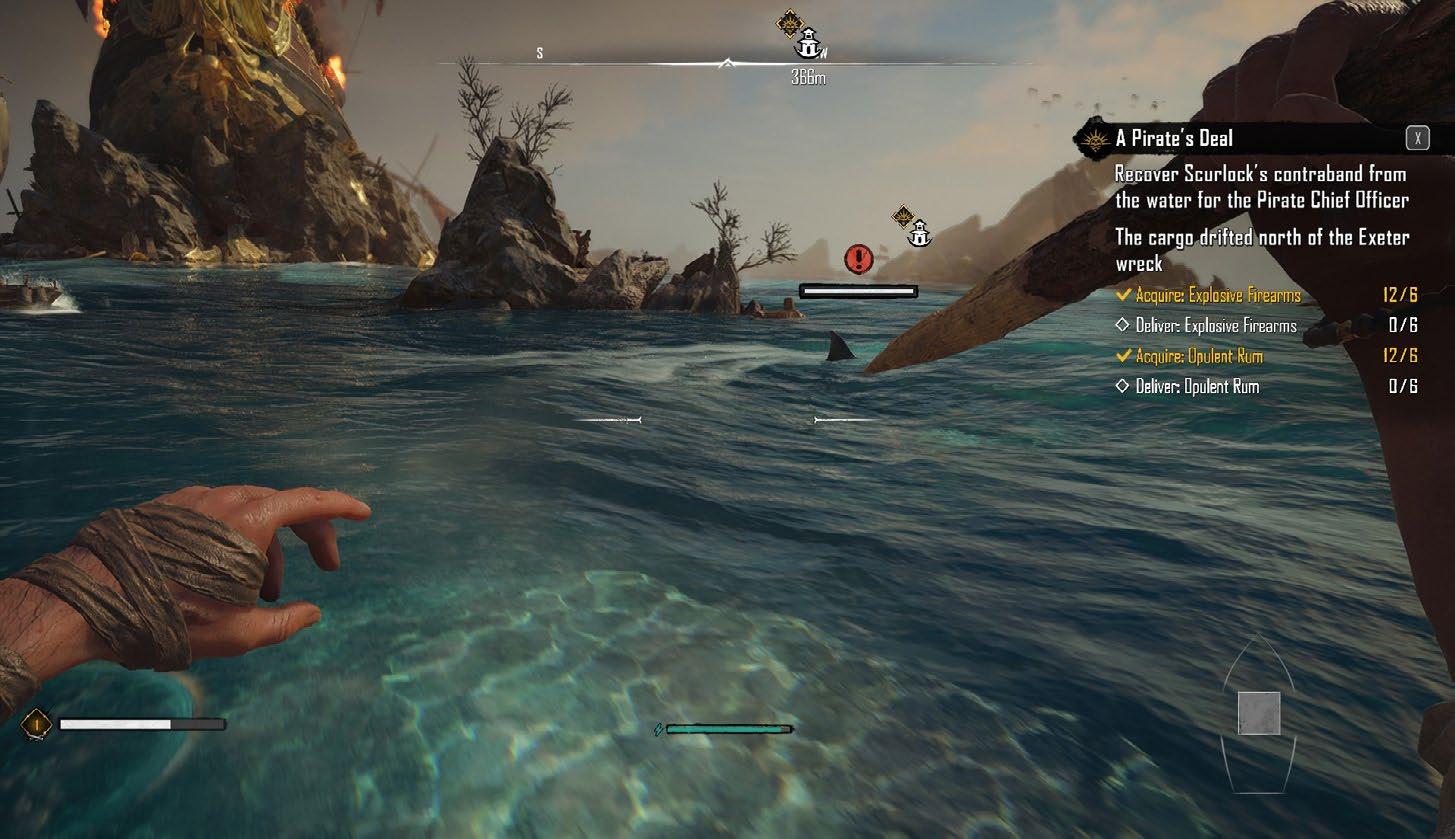Select the Acquire: Opulent Rum objective
This screenshot has height=839, width=1455.
pos(1199,356)
